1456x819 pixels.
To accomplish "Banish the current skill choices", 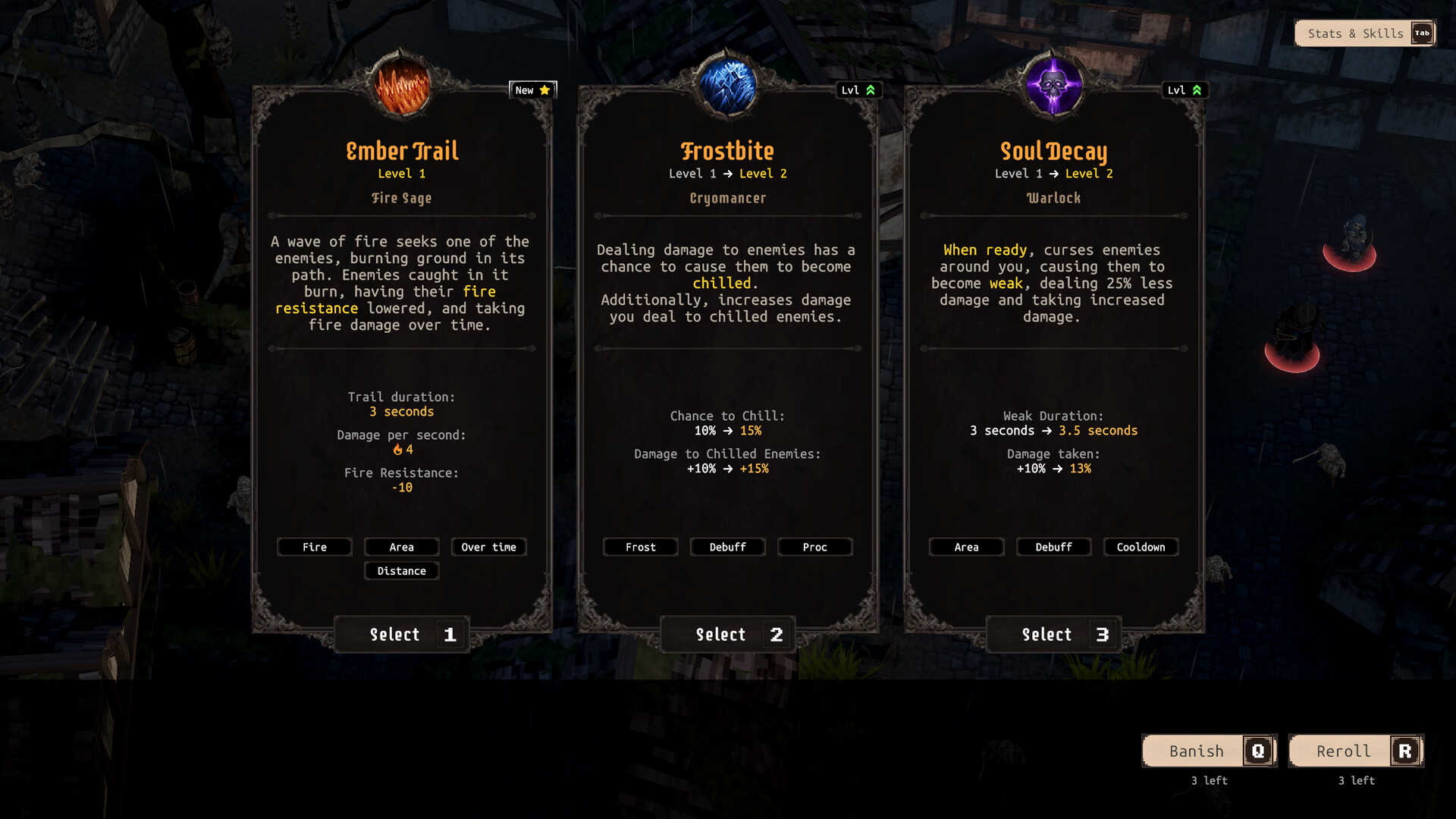I will pos(1208,751).
